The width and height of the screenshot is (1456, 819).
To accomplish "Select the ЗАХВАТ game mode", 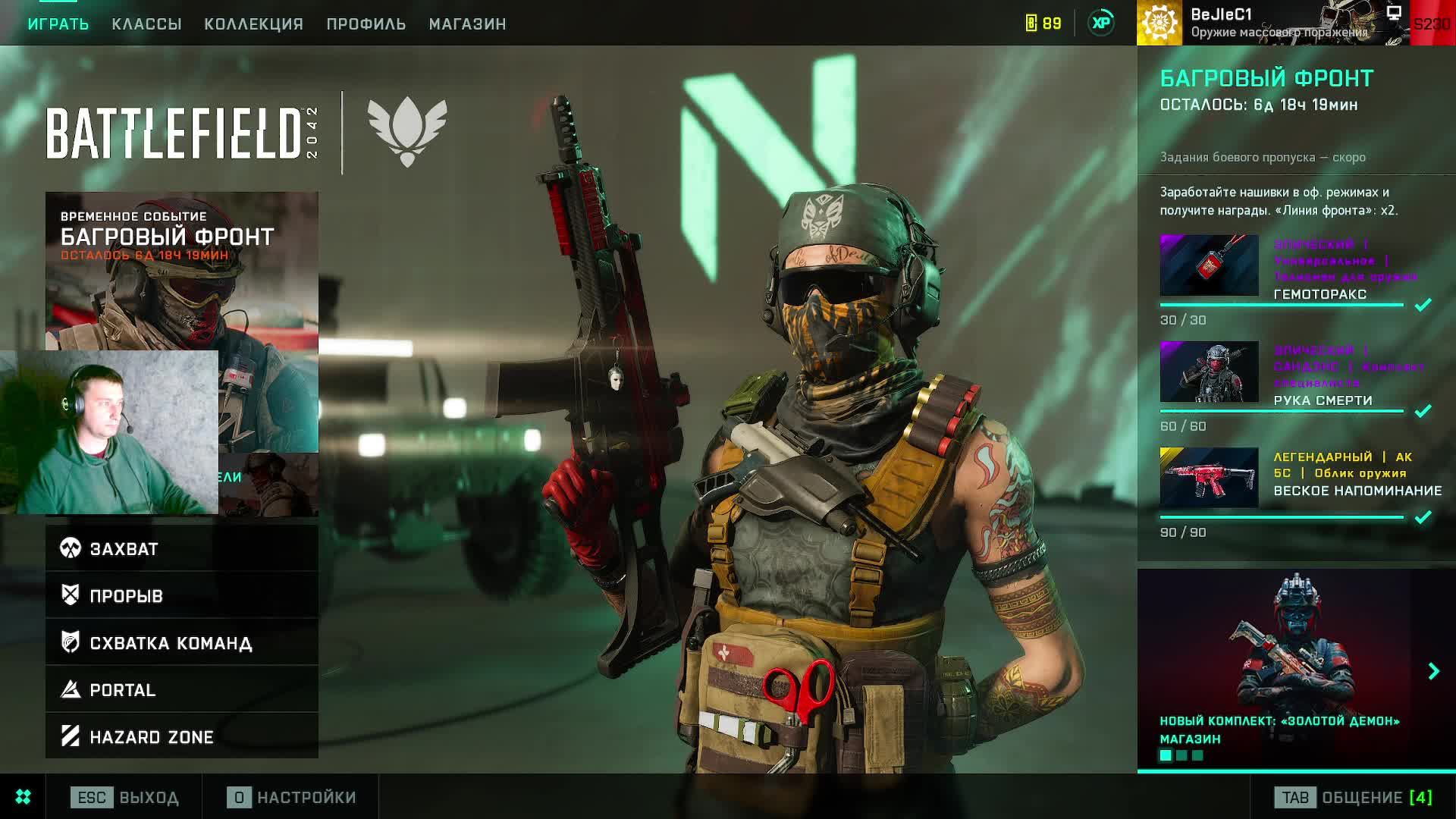I will [x=182, y=548].
